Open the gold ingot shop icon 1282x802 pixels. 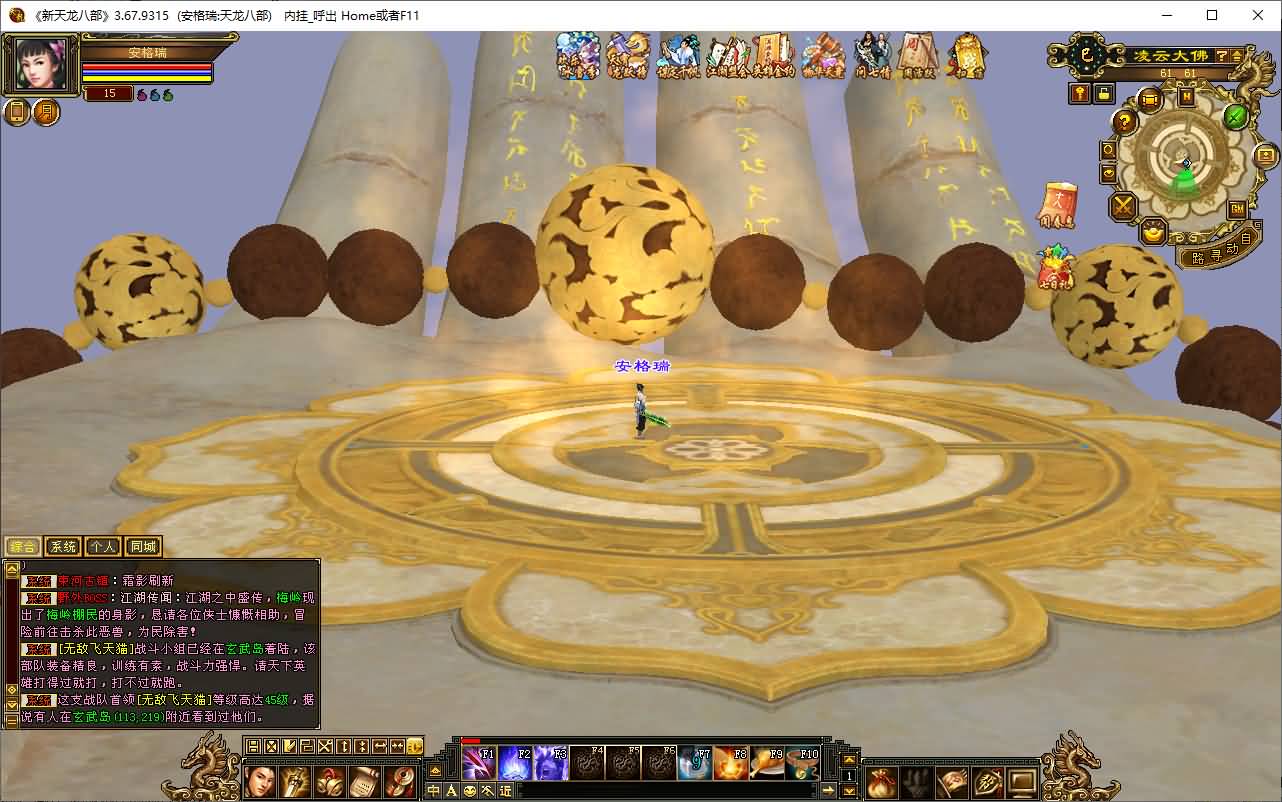click(x=1153, y=232)
